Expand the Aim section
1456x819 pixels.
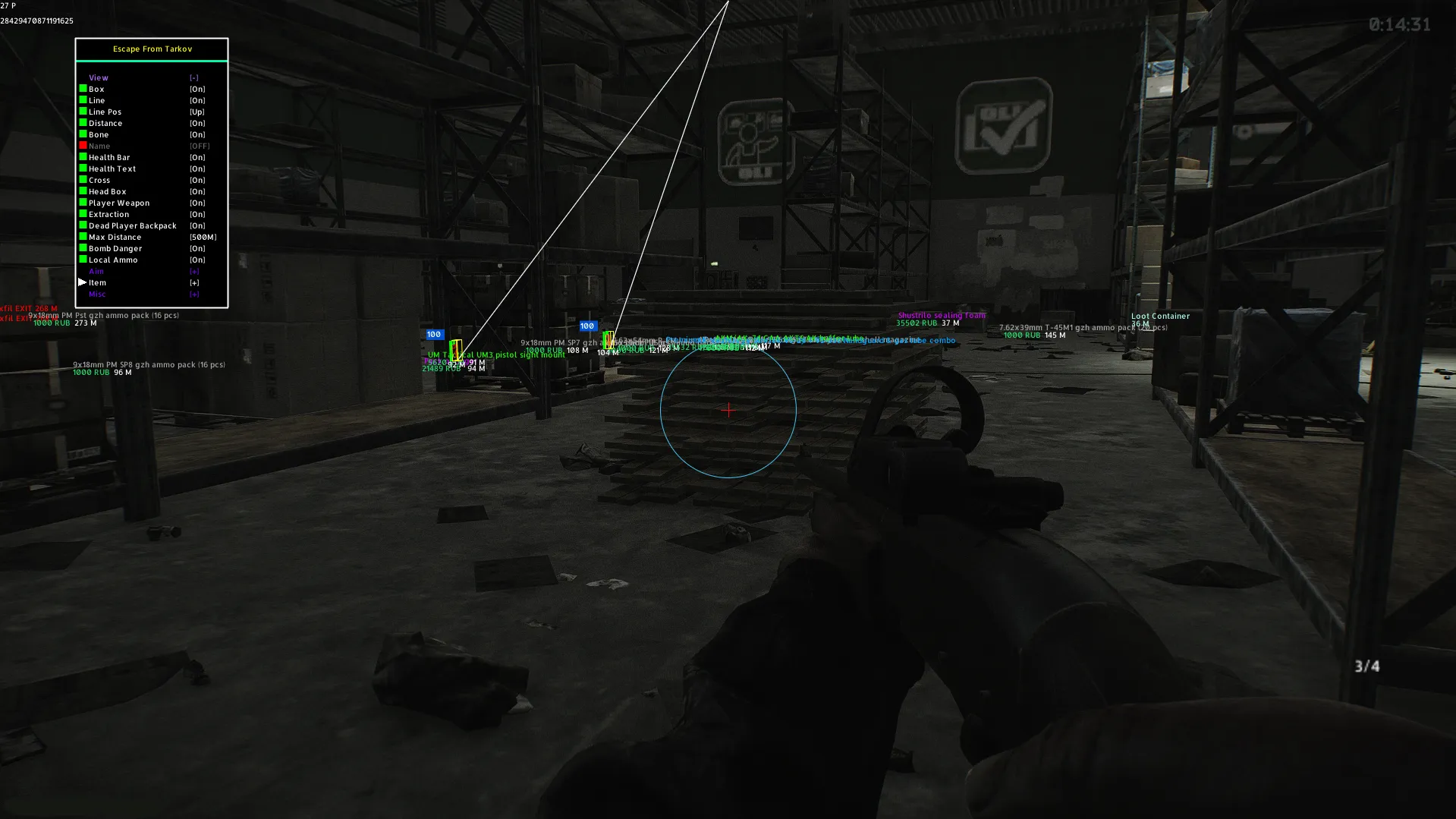[194, 271]
